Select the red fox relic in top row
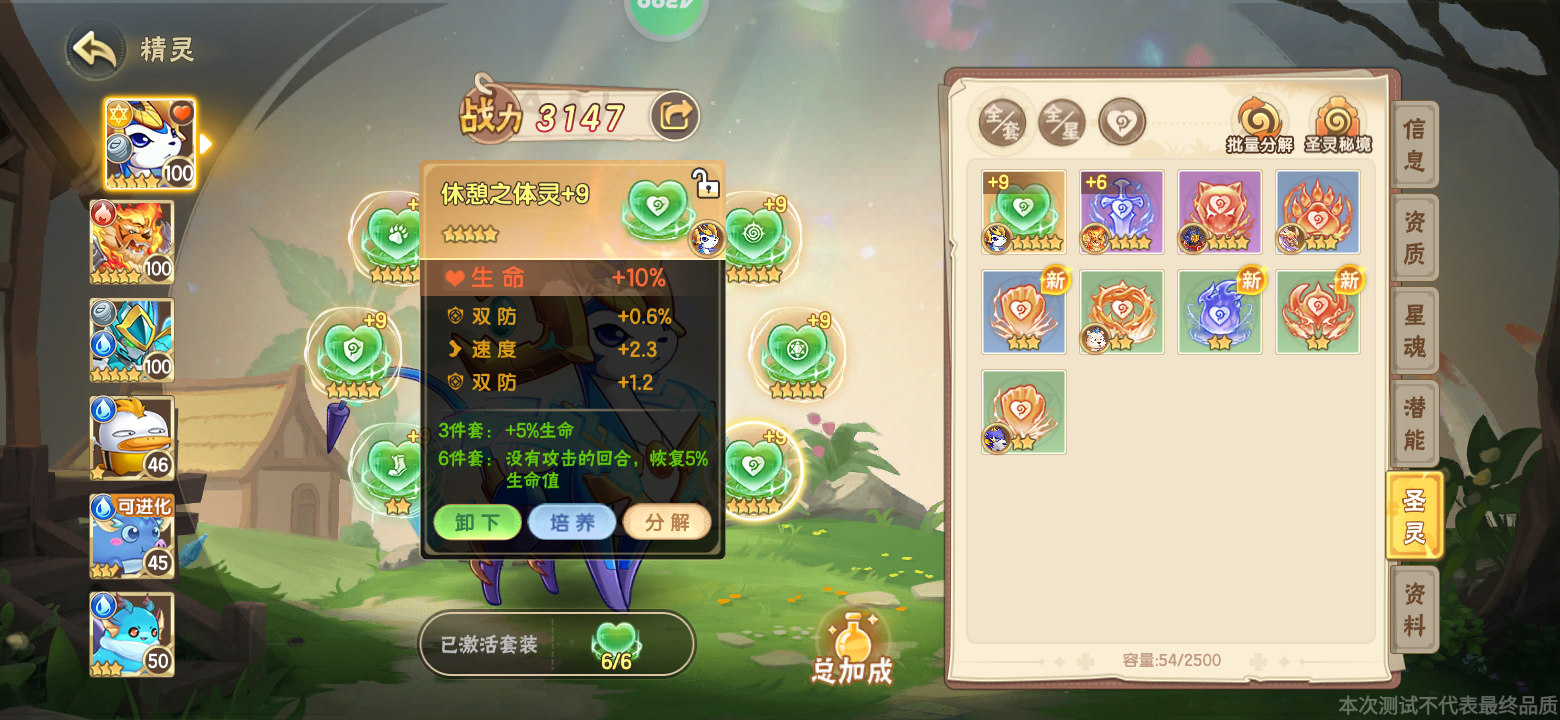The image size is (1560, 720). 1219,211
